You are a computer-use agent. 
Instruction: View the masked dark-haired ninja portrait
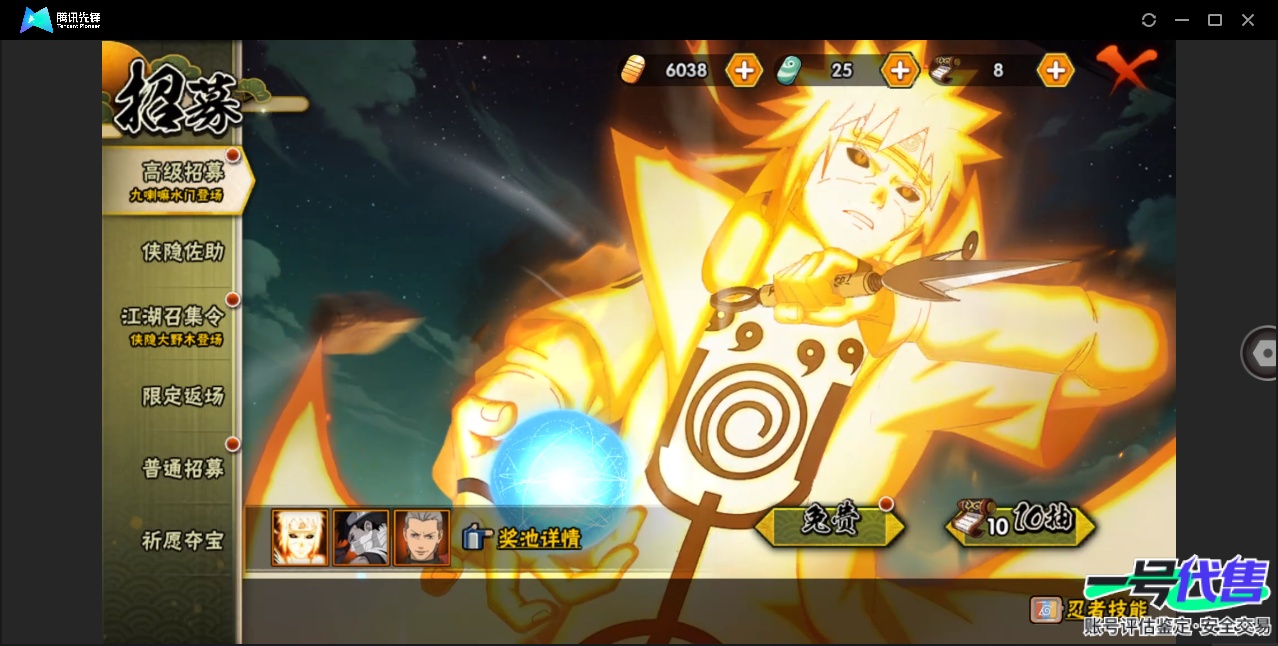coord(361,538)
